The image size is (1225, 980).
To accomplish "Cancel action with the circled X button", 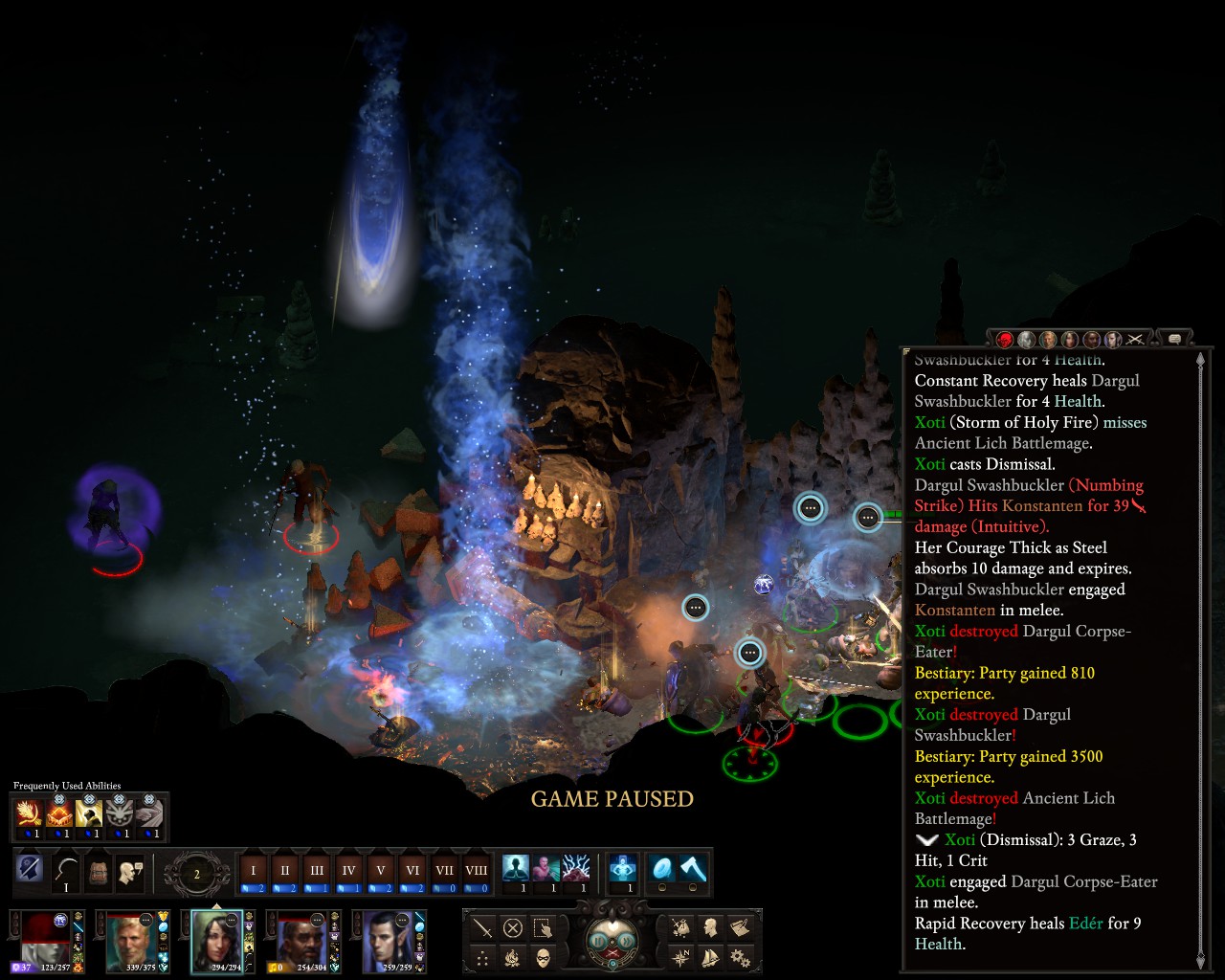I will (513, 927).
